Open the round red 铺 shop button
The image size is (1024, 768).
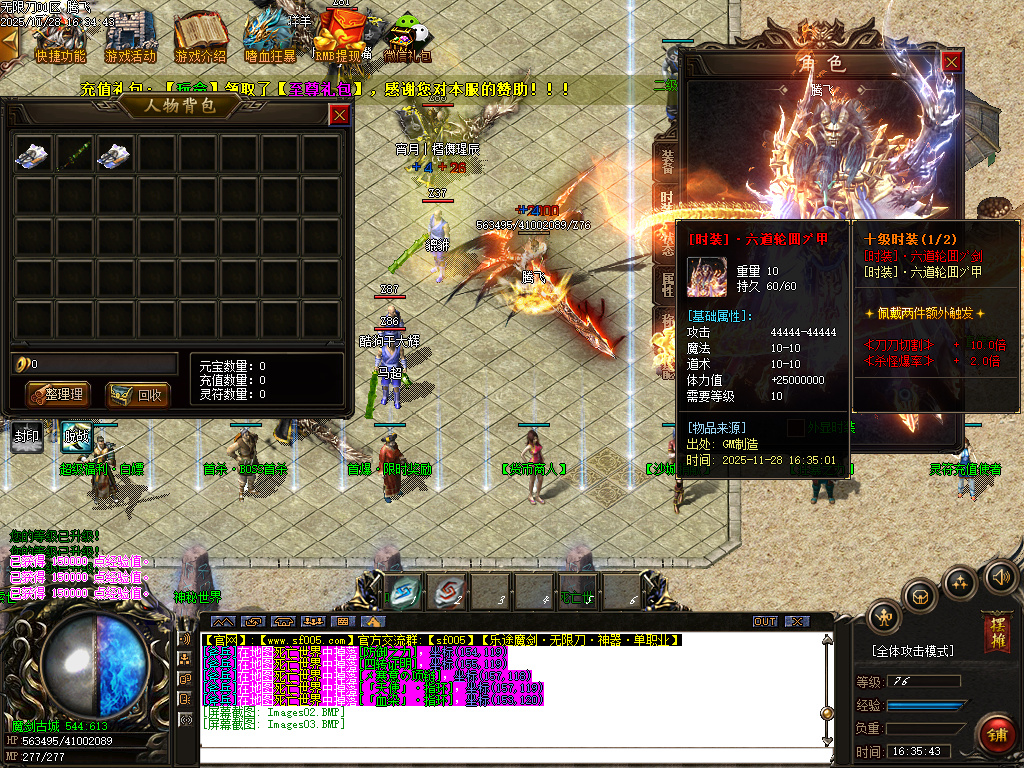[x=996, y=734]
